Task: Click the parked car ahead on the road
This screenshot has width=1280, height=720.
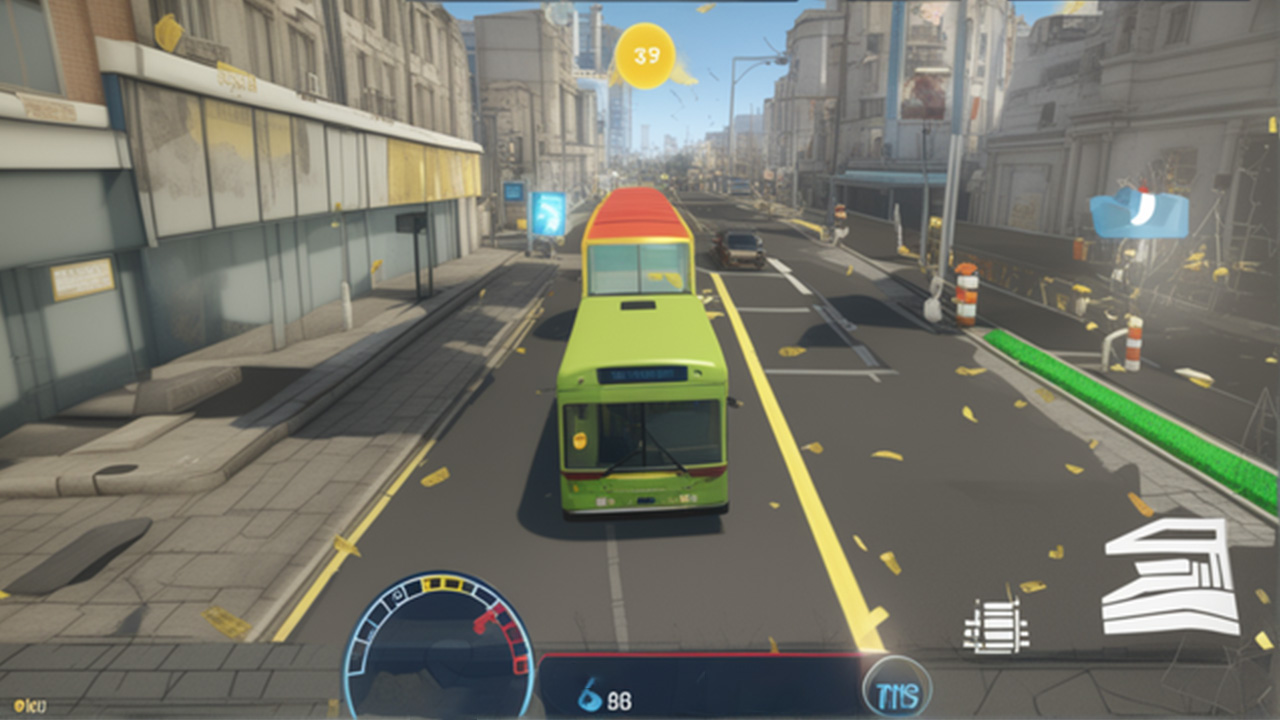Action: point(740,250)
